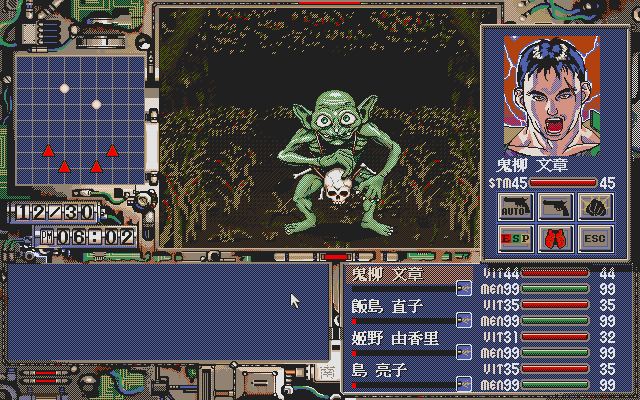Click the tactical grid formation map
The width and height of the screenshot is (640, 400).
point(80,120)
